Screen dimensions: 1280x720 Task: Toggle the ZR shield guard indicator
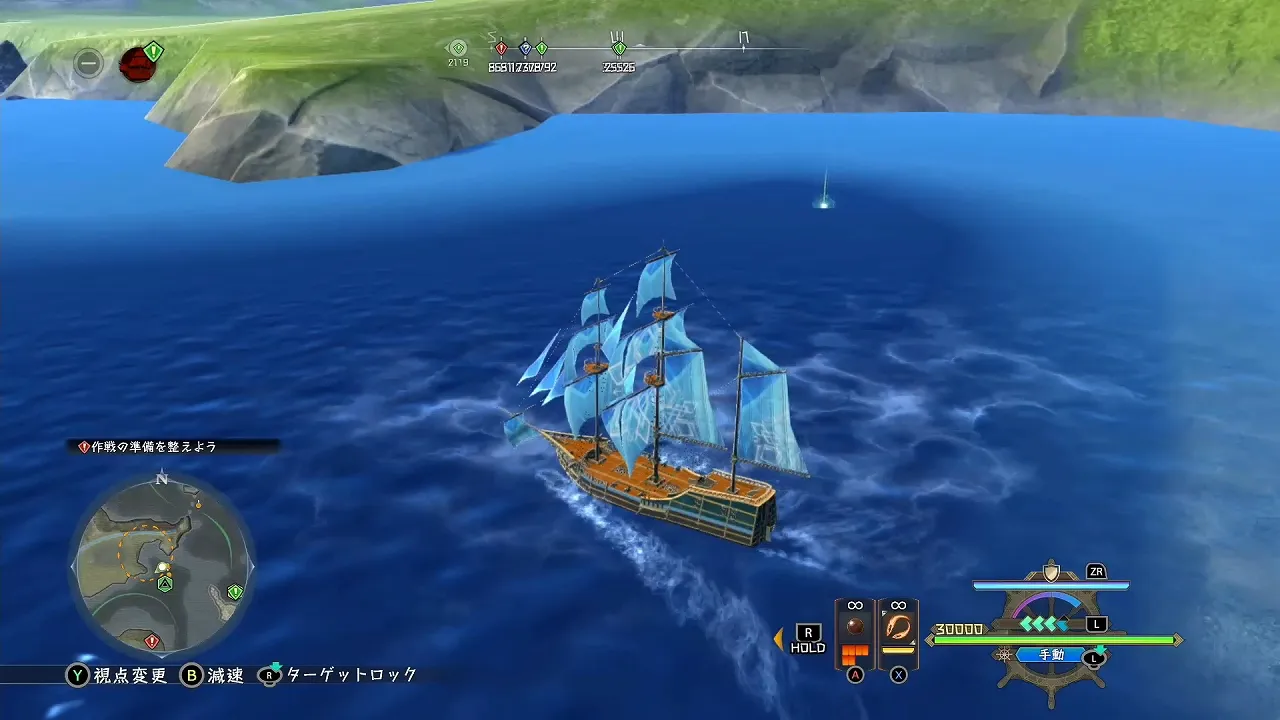1097,572
